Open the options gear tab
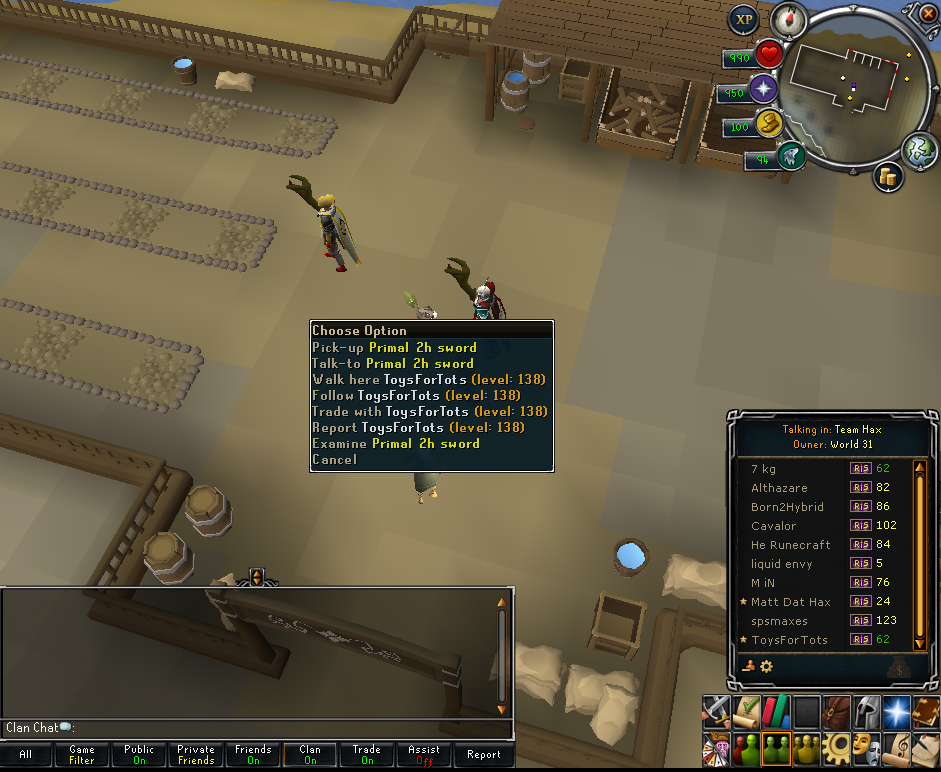The width and height of the screenshot is (941, 772). tap(836, 746)
